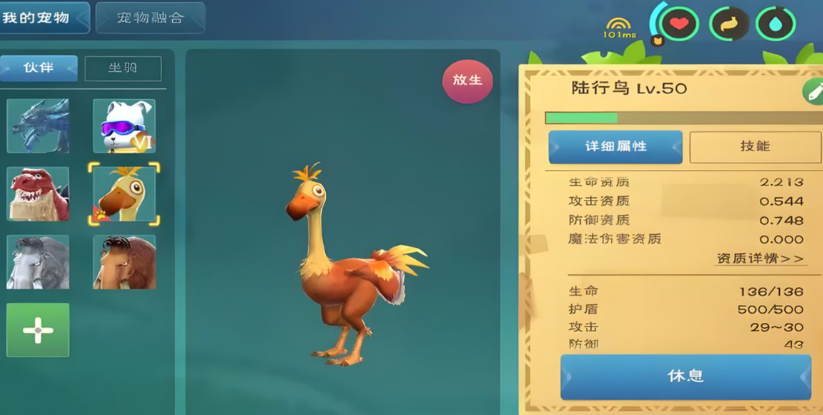Screen dimensions: 823x415
Task: Add a new pet with plus button
Action: 38,330
